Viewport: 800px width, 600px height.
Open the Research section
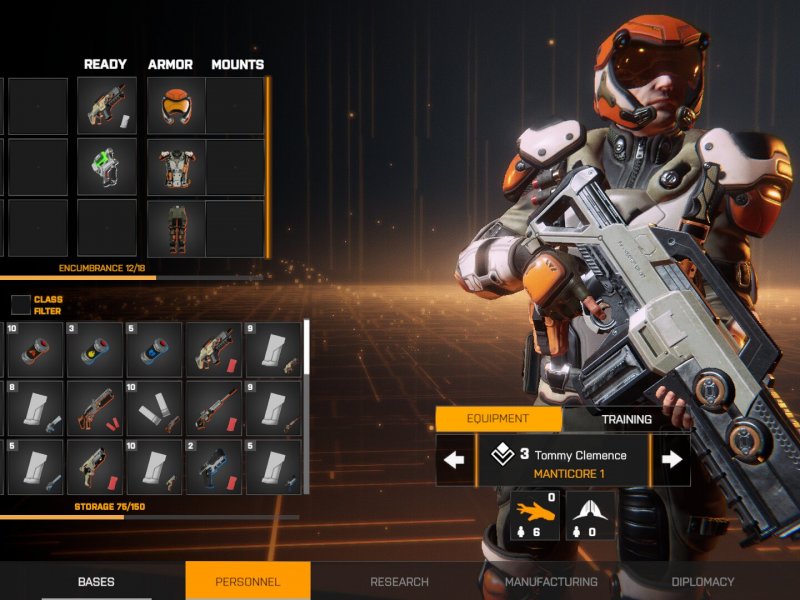coord(399,581)
